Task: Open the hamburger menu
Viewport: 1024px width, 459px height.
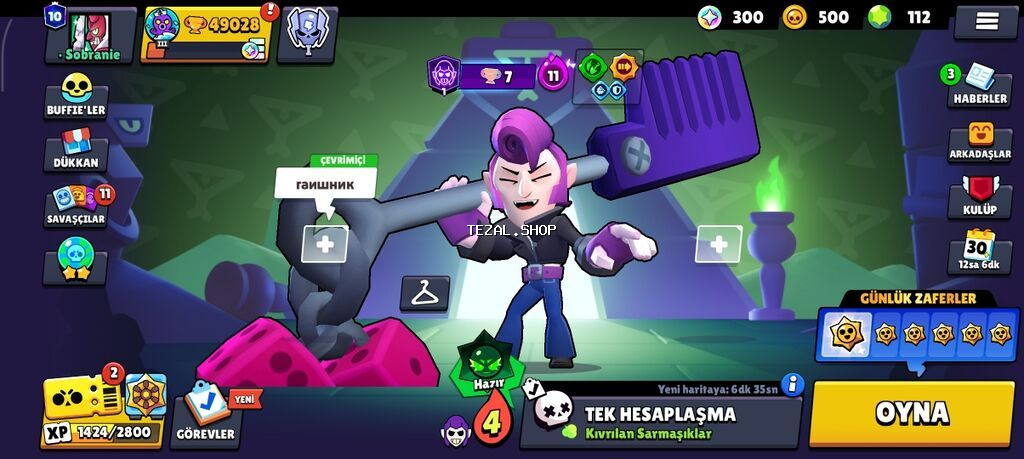Action: click(x=985, y=21)
